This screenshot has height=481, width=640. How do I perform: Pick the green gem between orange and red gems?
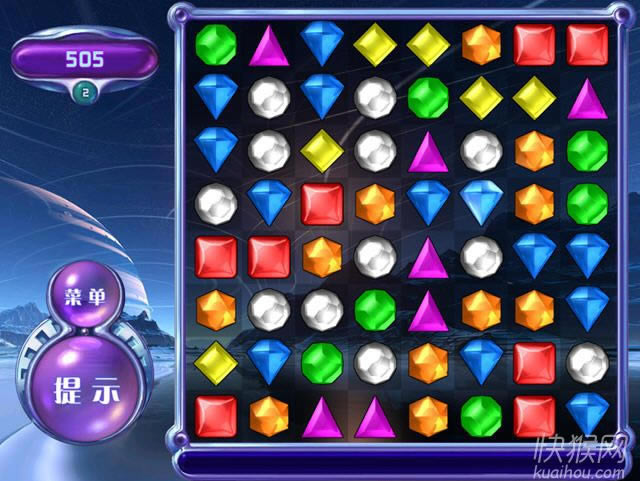[x=481, y=414]
